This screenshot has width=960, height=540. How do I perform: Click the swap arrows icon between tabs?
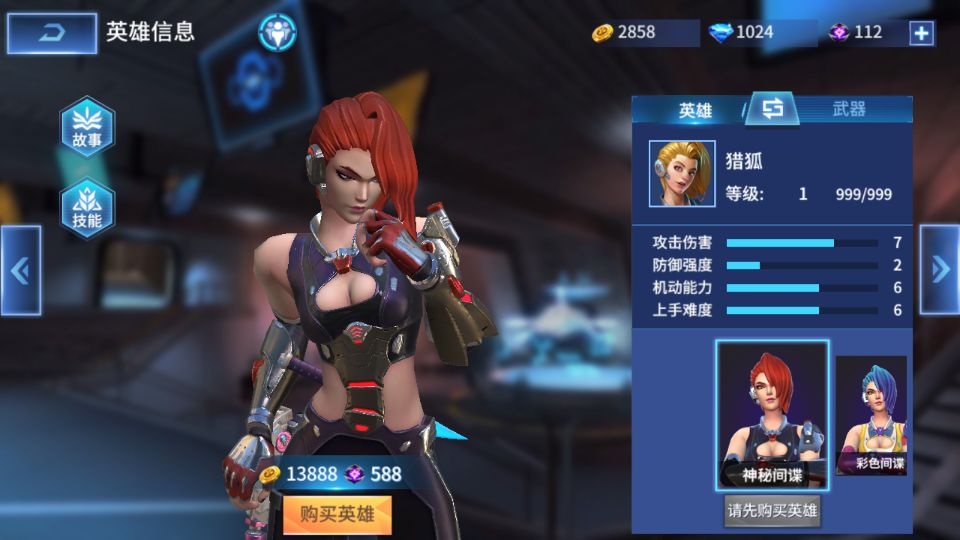[772, 109]
